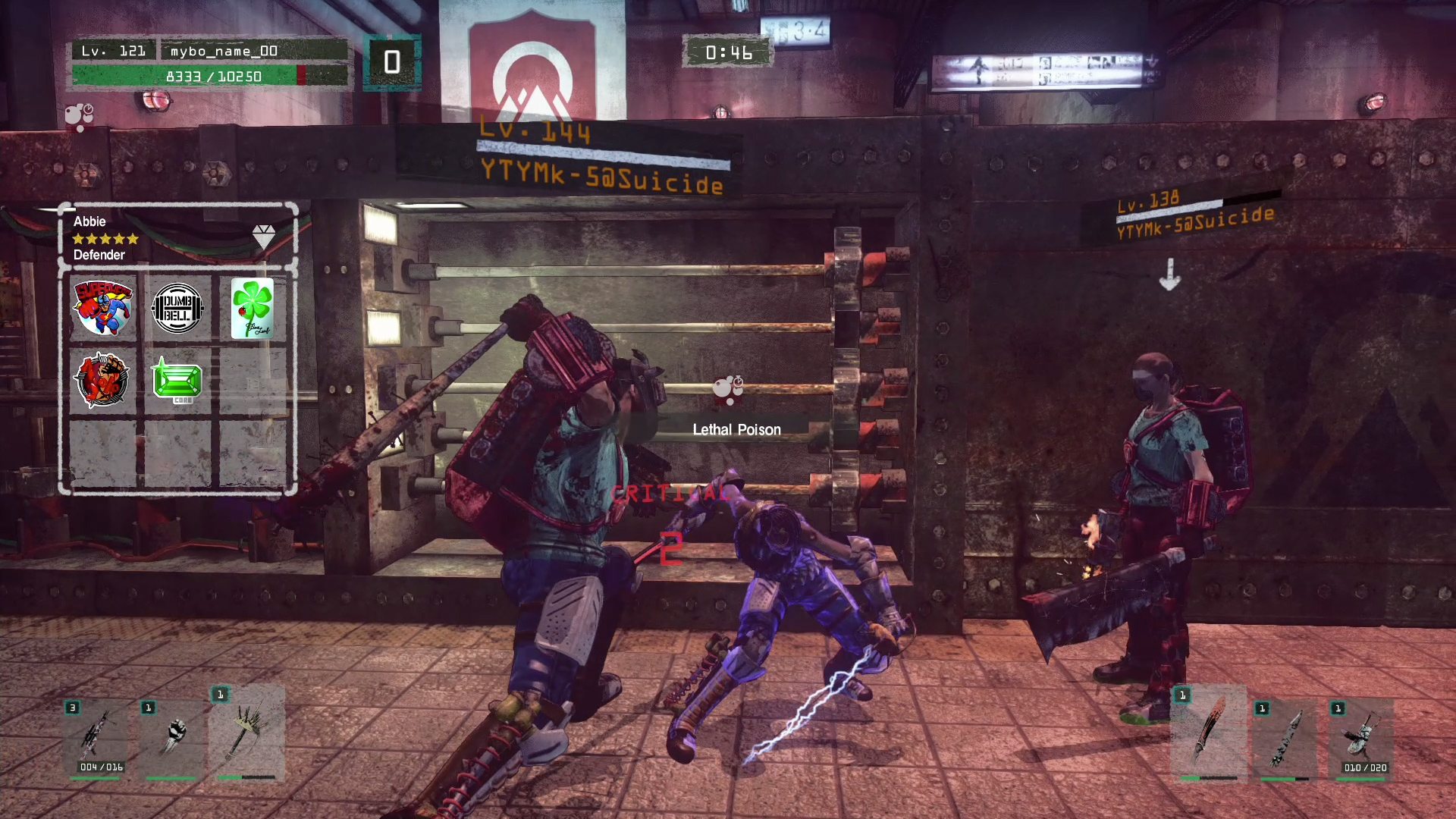Pick the red barbed-wire fist decal
The image size is (1456, 819).
coord(102,380)
